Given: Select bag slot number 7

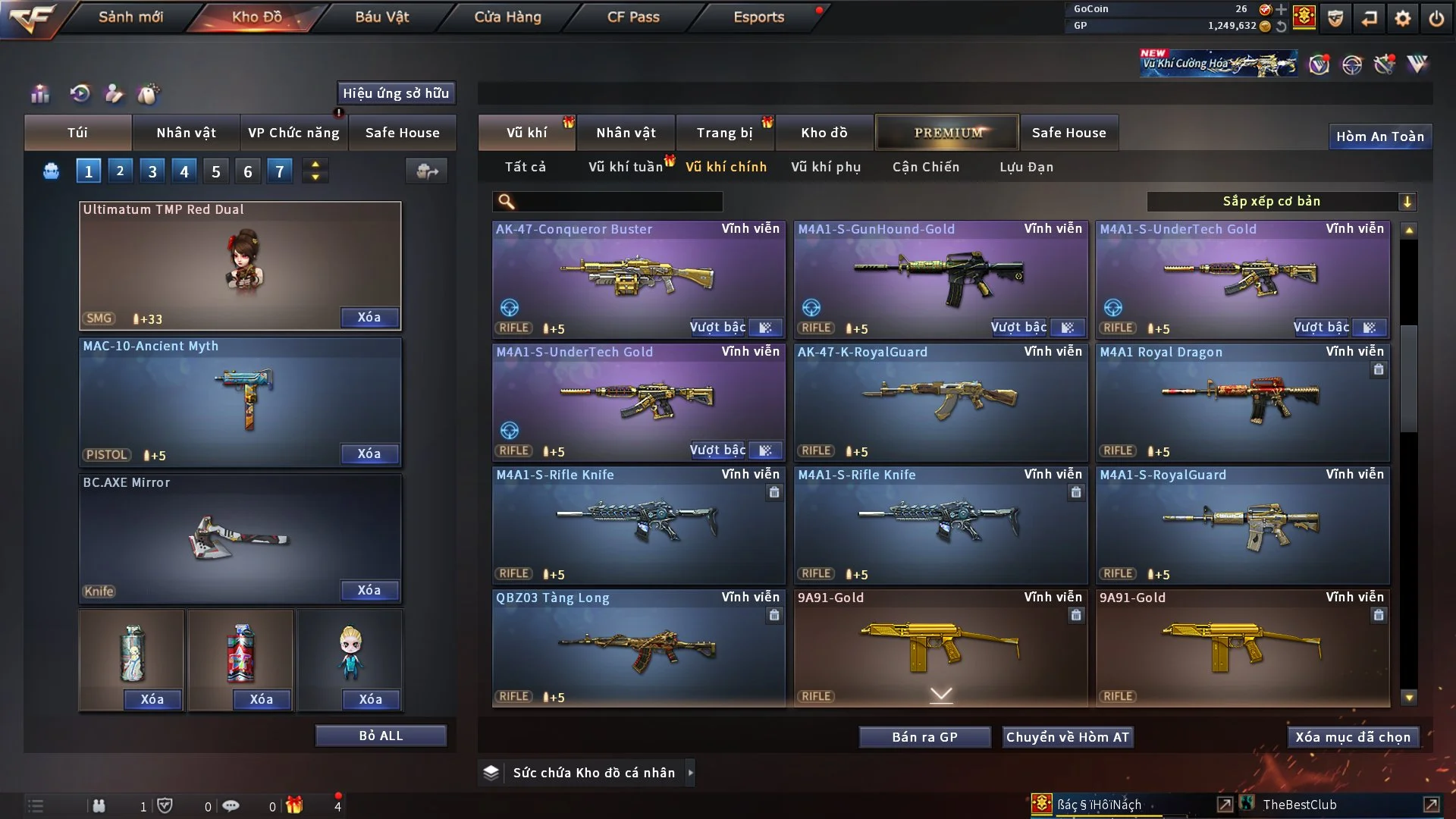Looking at the screenshot, I should coord(279,171).
